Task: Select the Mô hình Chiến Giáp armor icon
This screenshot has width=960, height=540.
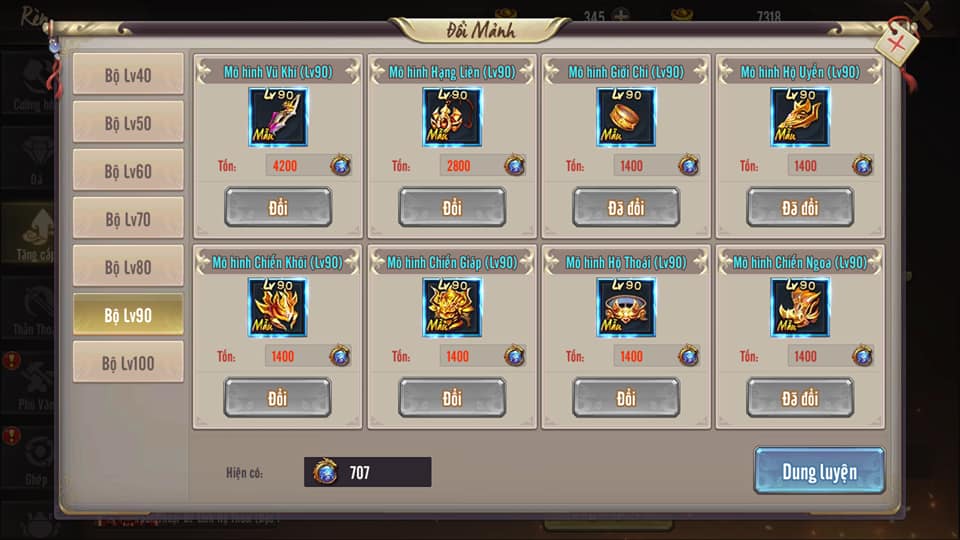Action: 452,307
